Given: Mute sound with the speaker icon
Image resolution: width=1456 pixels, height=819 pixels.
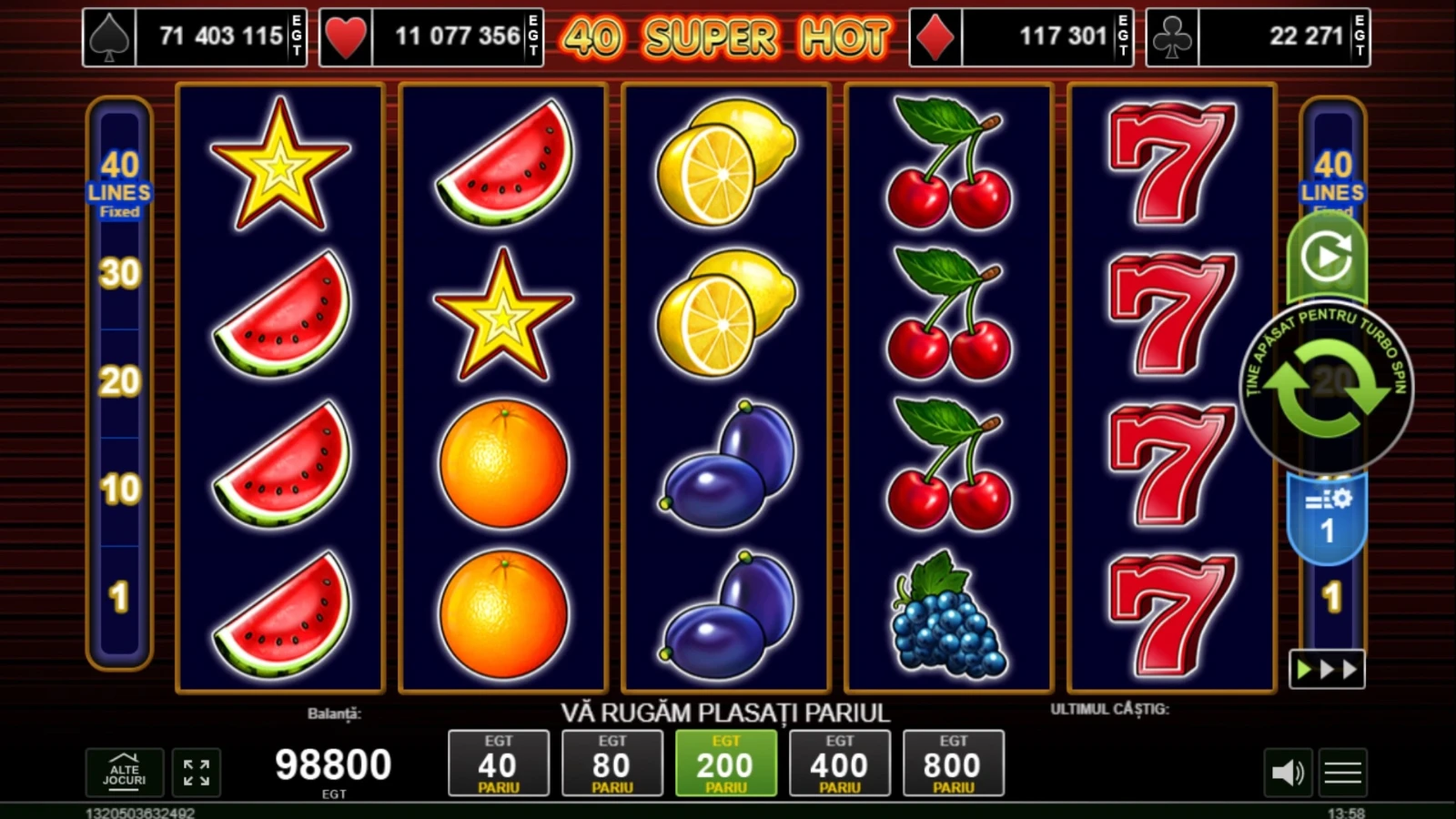Looking at the screenshot, I should tap(1288, 773).
